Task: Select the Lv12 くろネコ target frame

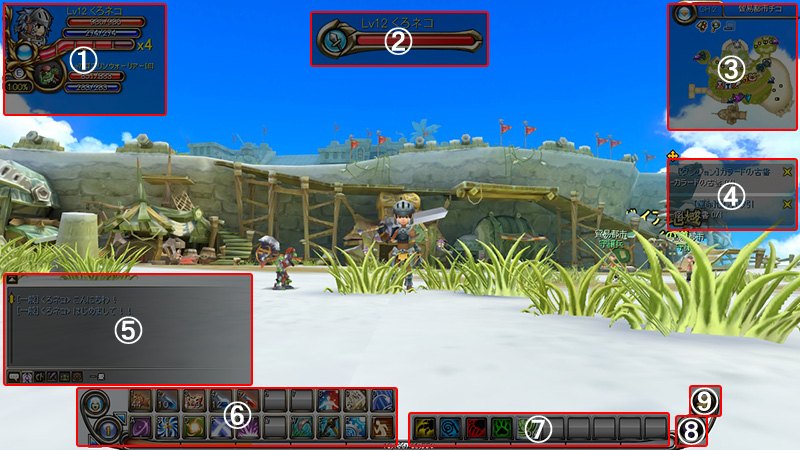Action: point(398,40)
